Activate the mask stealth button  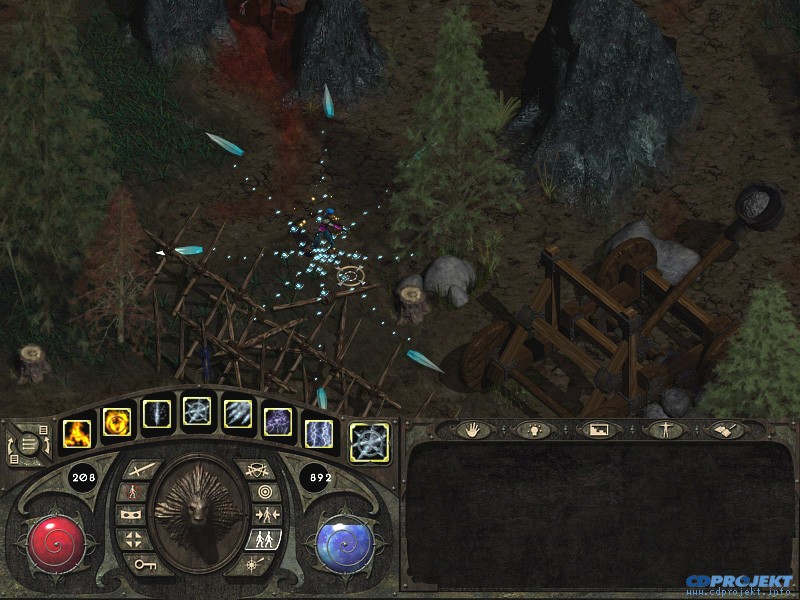[x=131, y=516]
